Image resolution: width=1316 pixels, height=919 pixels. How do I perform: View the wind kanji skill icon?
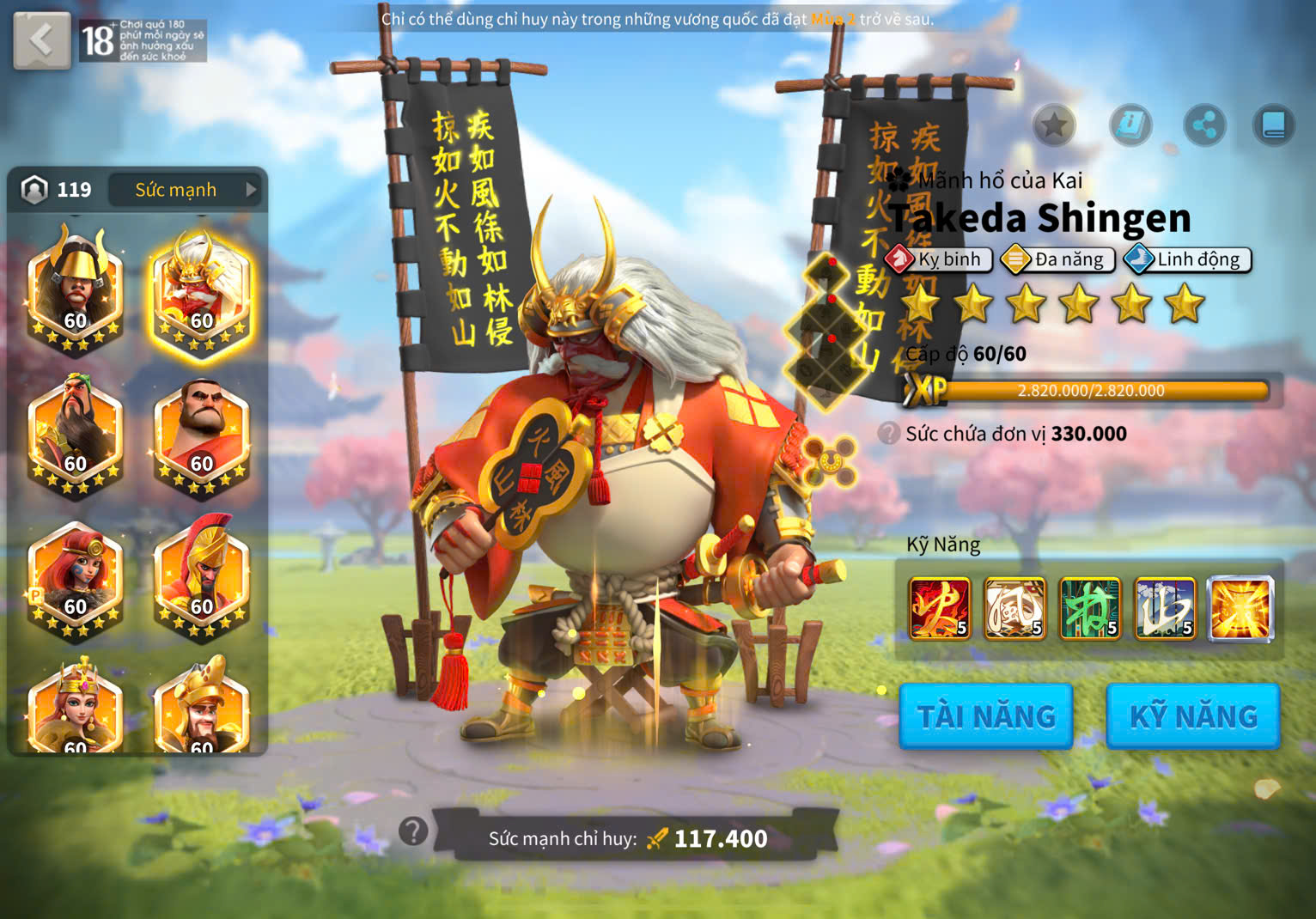tap(1014, 609)
